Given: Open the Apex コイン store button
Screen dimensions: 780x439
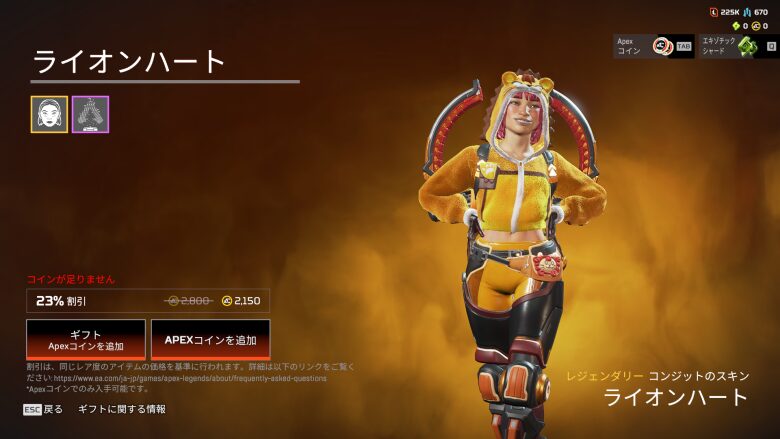Looking at the screenshot, I should (x=654, y=46).
